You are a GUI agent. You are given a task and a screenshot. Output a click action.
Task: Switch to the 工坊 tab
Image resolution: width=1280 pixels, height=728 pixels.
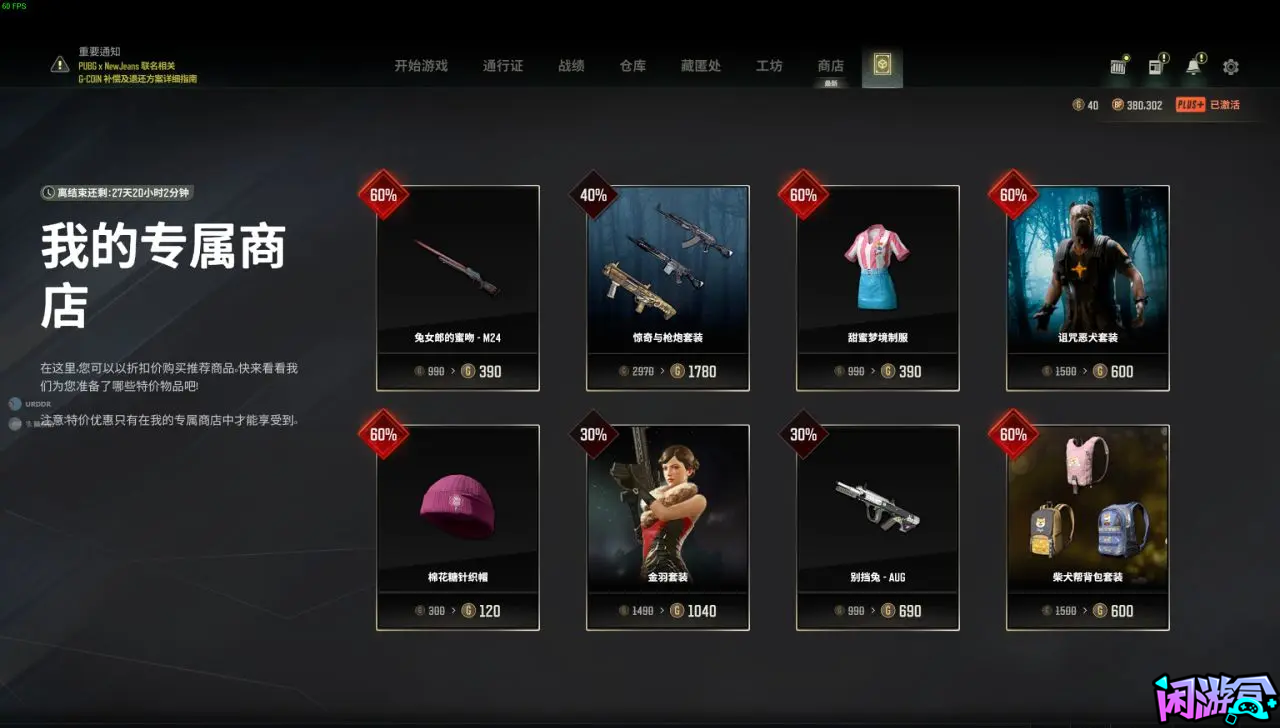coord(769,65)
